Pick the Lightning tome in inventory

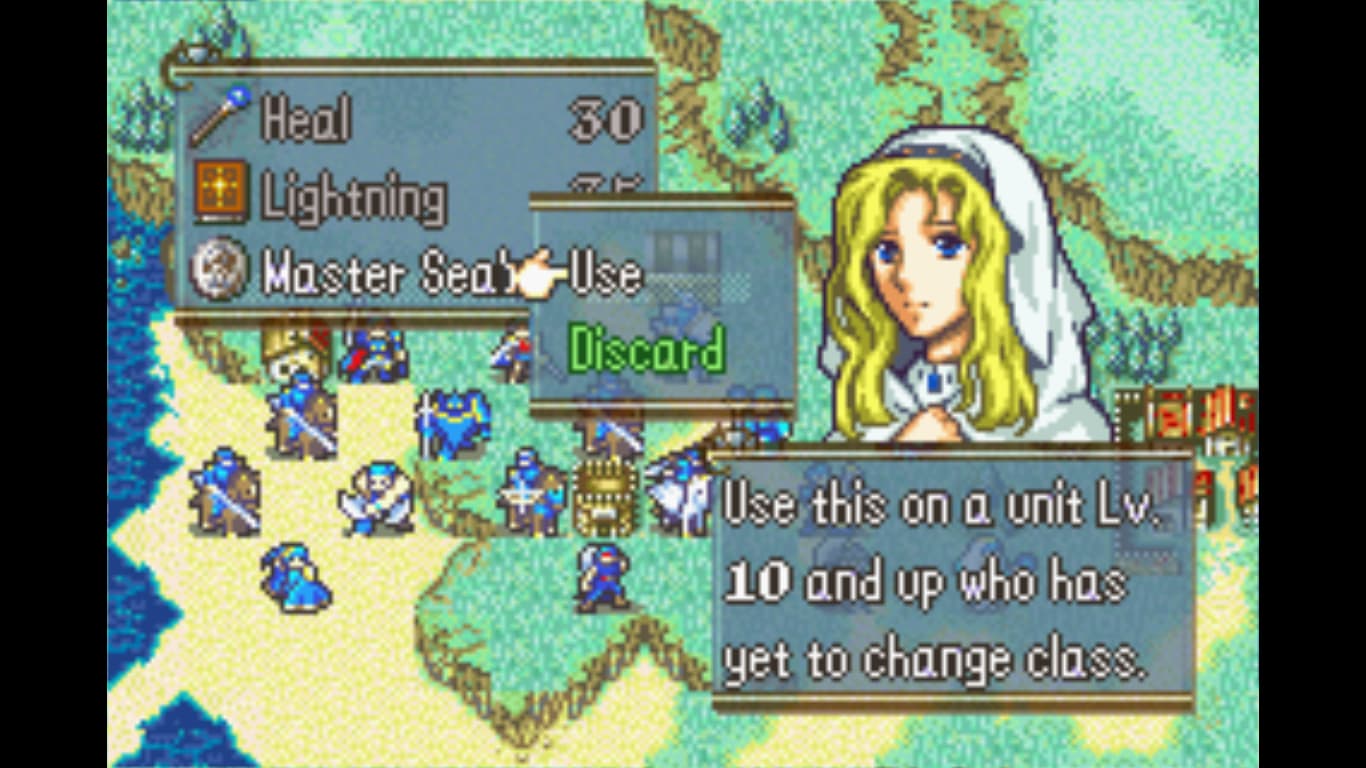click(352, 197)
